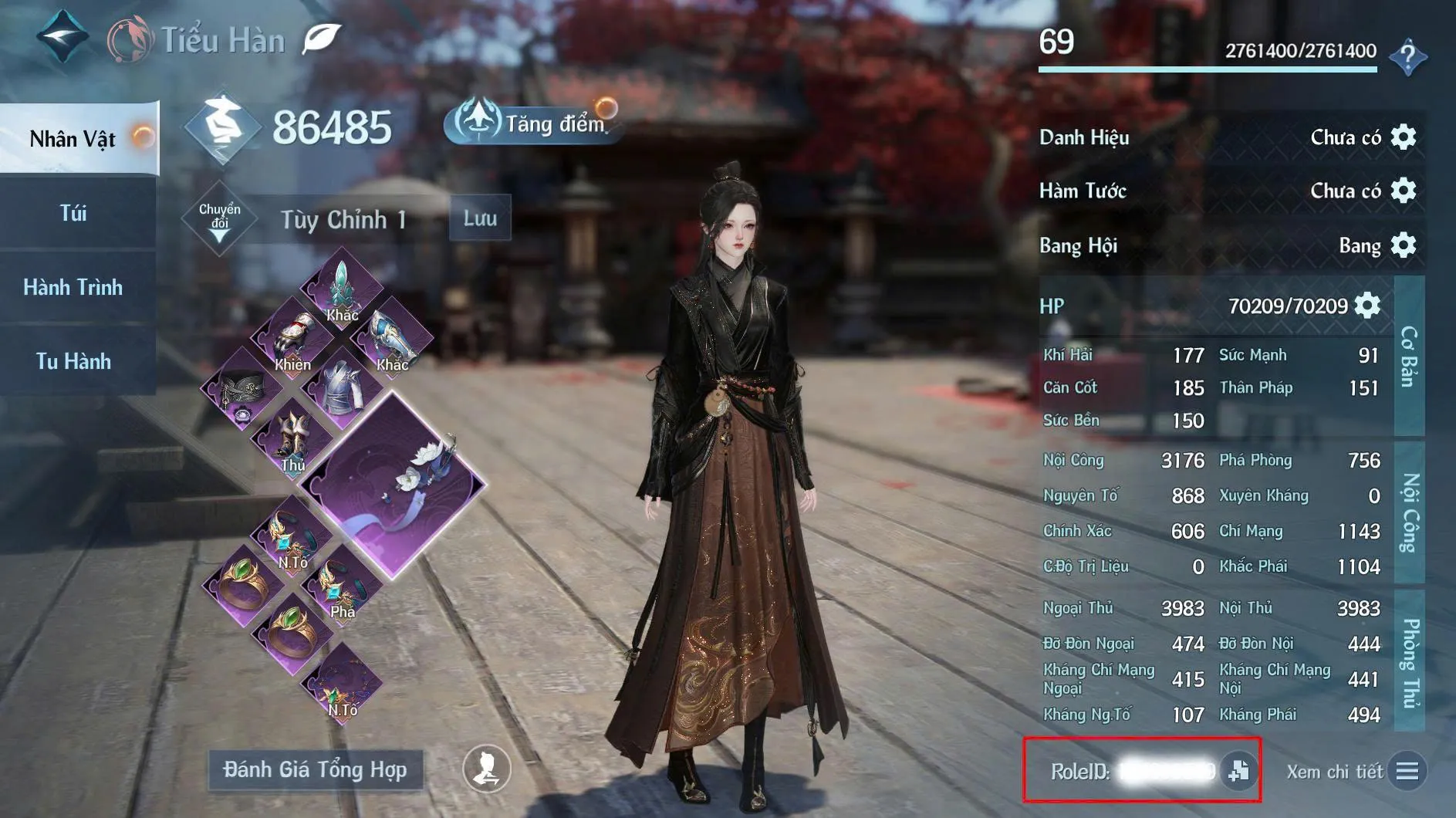Switch to the Hành Trình tab
The image size is (1456, 818).
[x=74, y=287]
